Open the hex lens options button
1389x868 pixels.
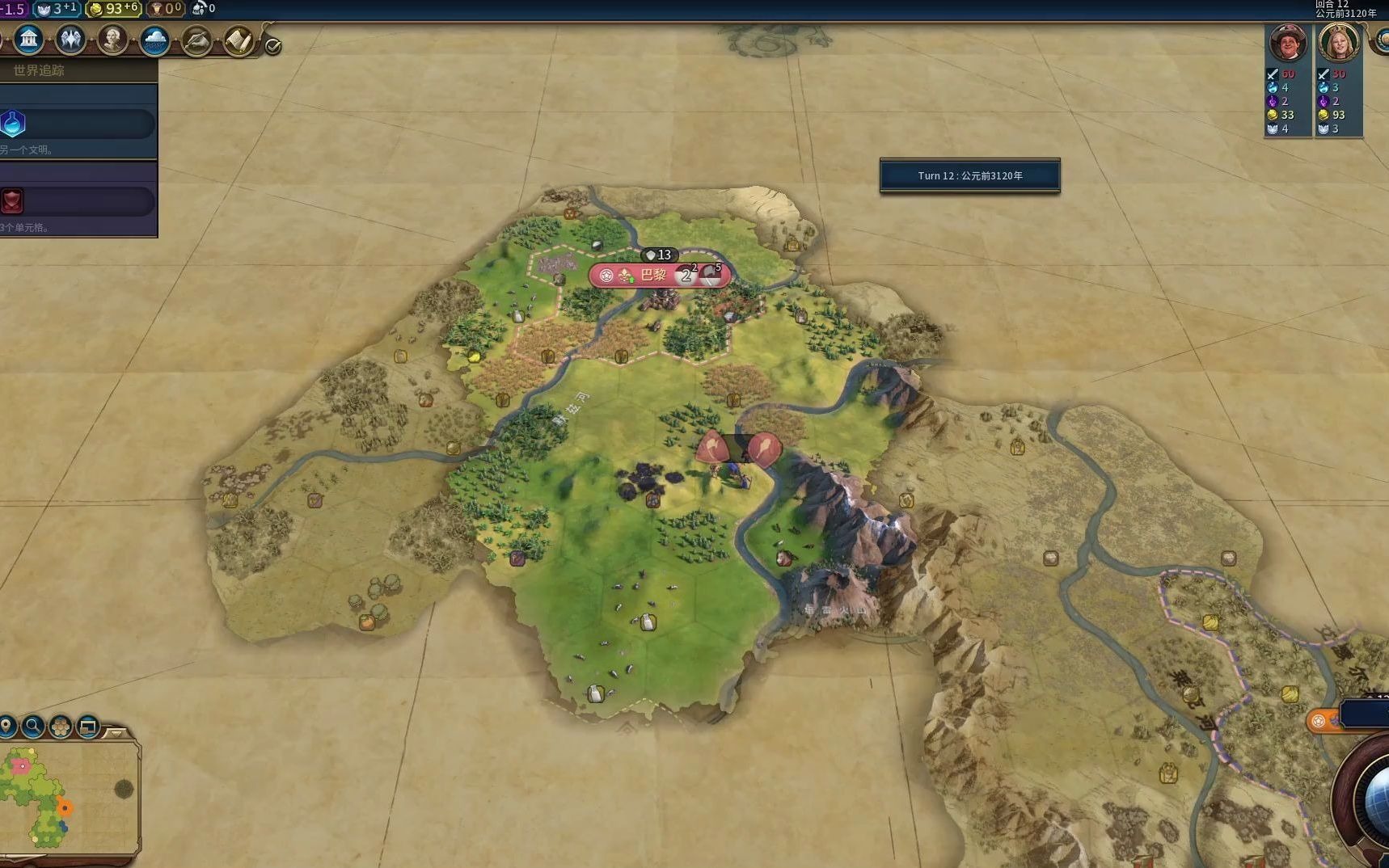point(61,726)
